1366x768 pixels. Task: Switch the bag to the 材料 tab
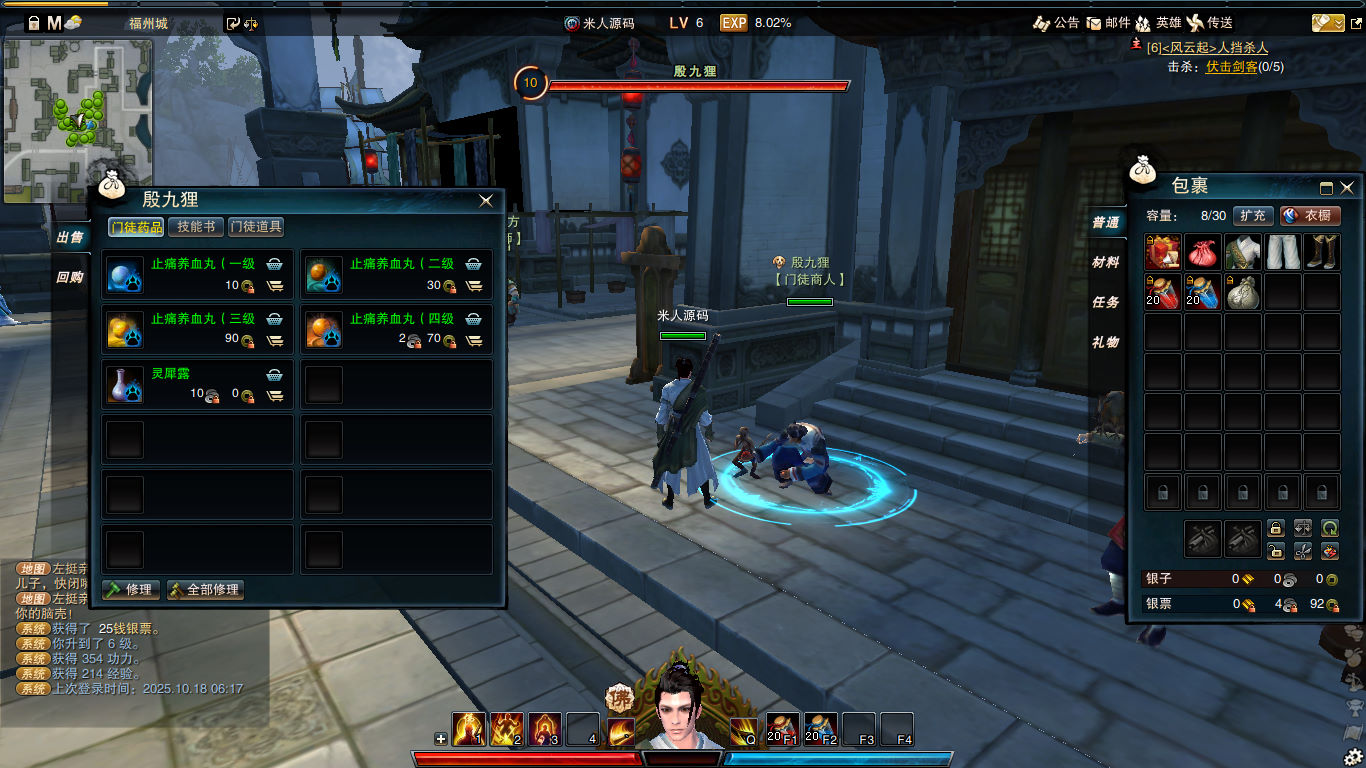[x=1105, y=262]
